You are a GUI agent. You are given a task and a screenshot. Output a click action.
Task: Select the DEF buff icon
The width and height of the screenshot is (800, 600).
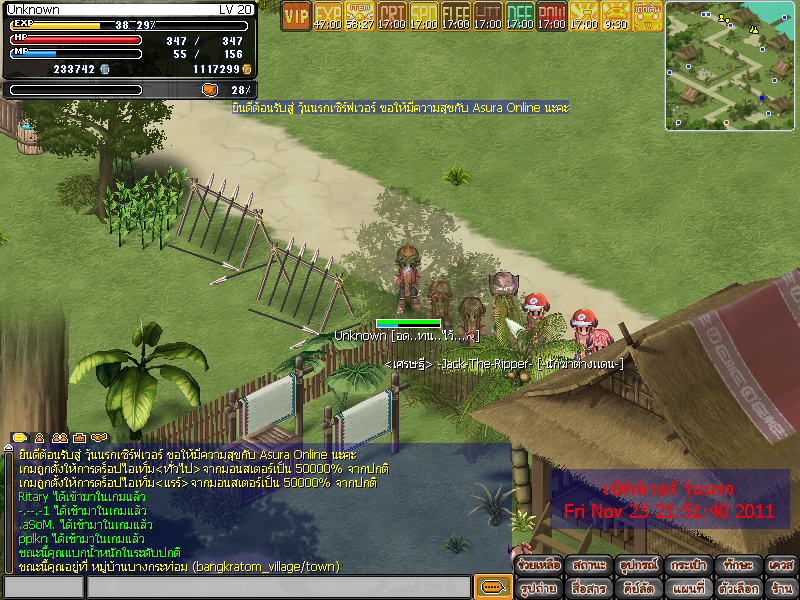[520, 15]
